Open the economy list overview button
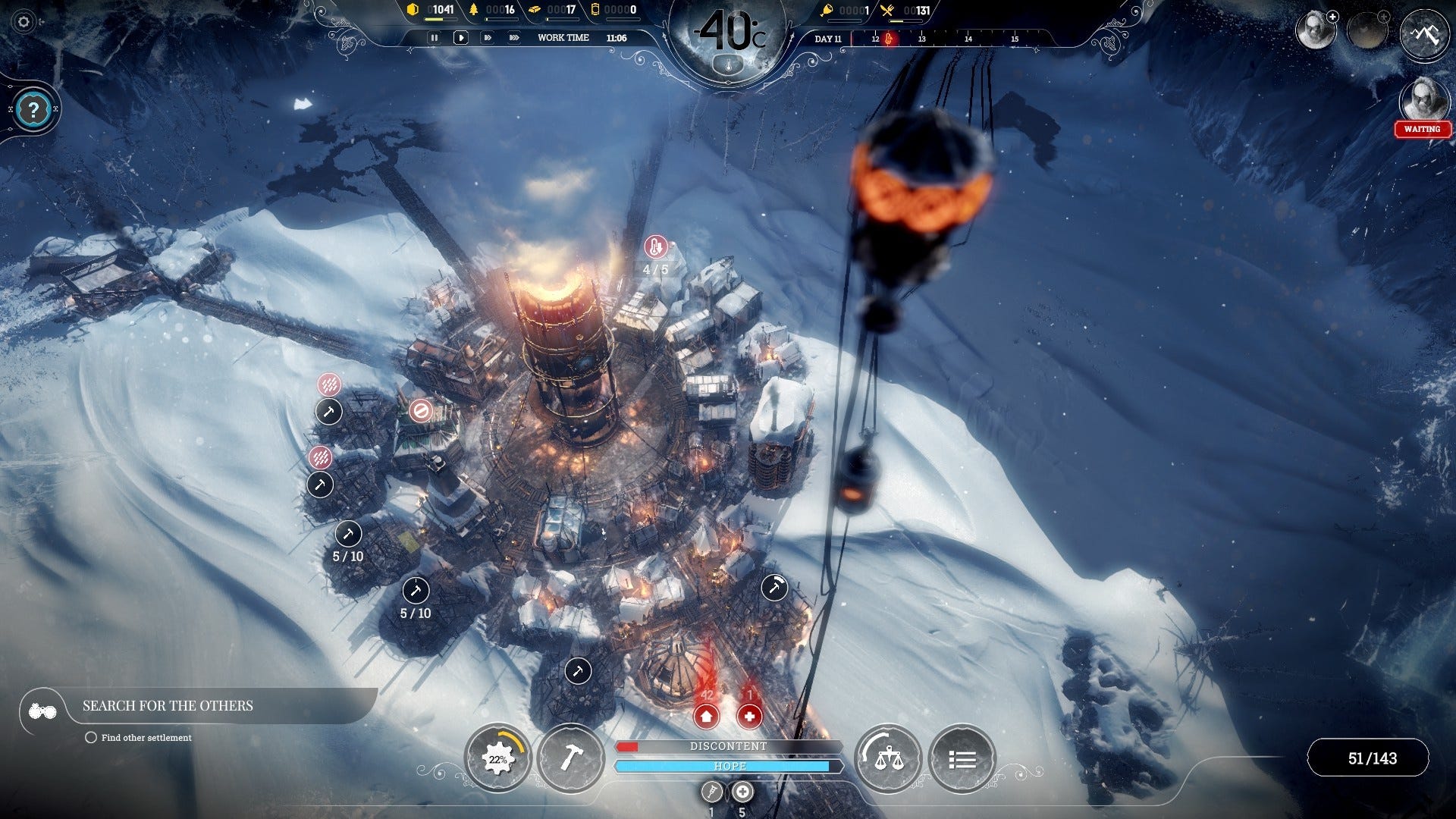 [962, 758]
